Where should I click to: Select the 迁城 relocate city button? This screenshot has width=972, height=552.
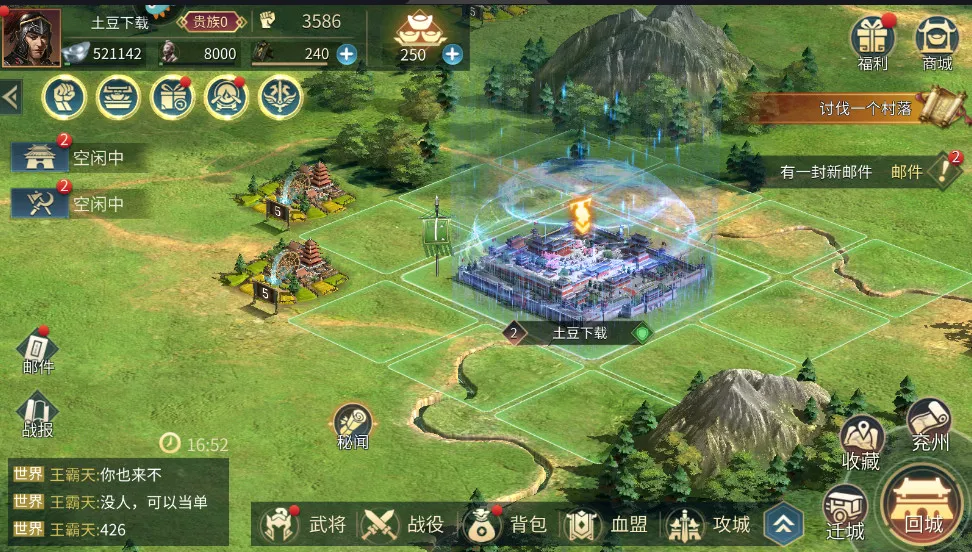(x=844, y=512)
